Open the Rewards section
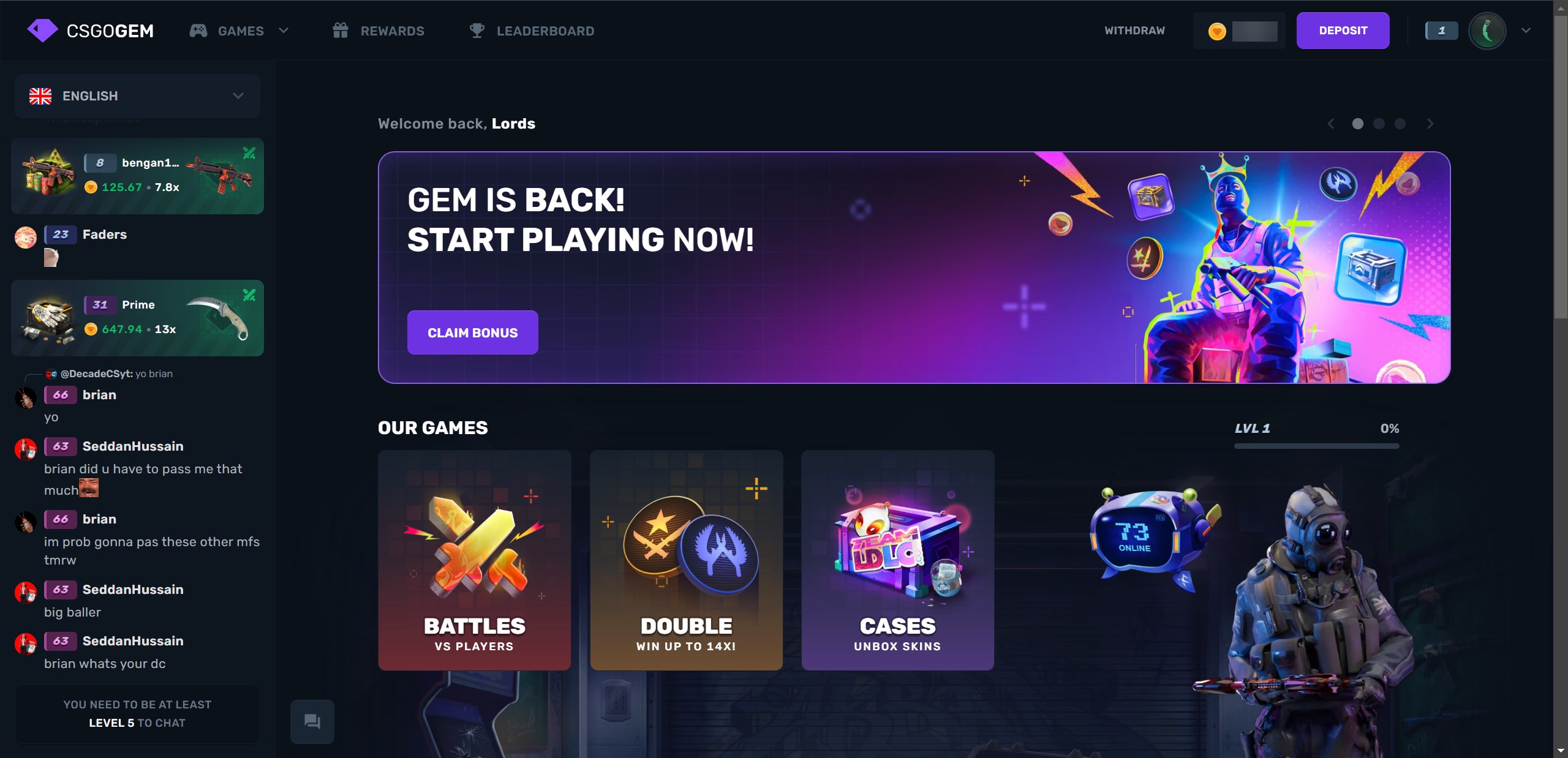The image size is (1568, 758). pos(392,31)
